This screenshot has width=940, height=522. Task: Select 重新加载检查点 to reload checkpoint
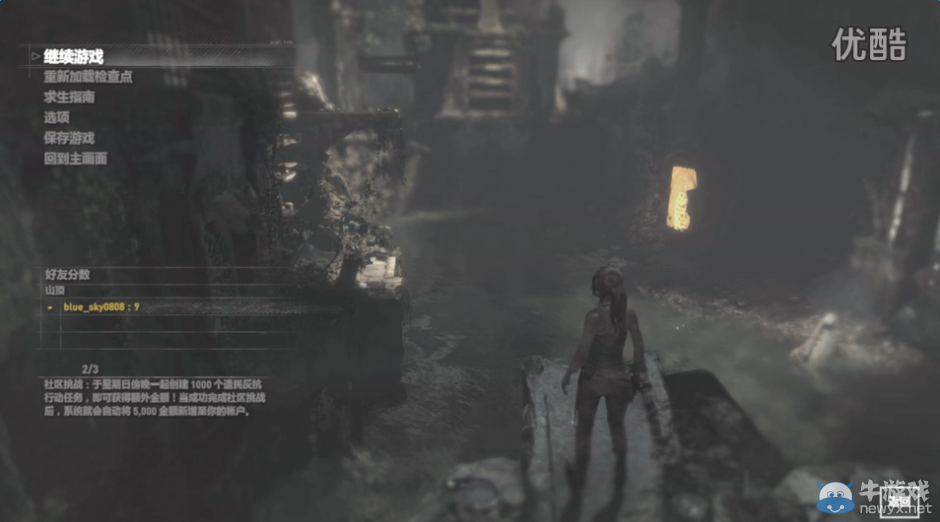[x=88, y=77]
